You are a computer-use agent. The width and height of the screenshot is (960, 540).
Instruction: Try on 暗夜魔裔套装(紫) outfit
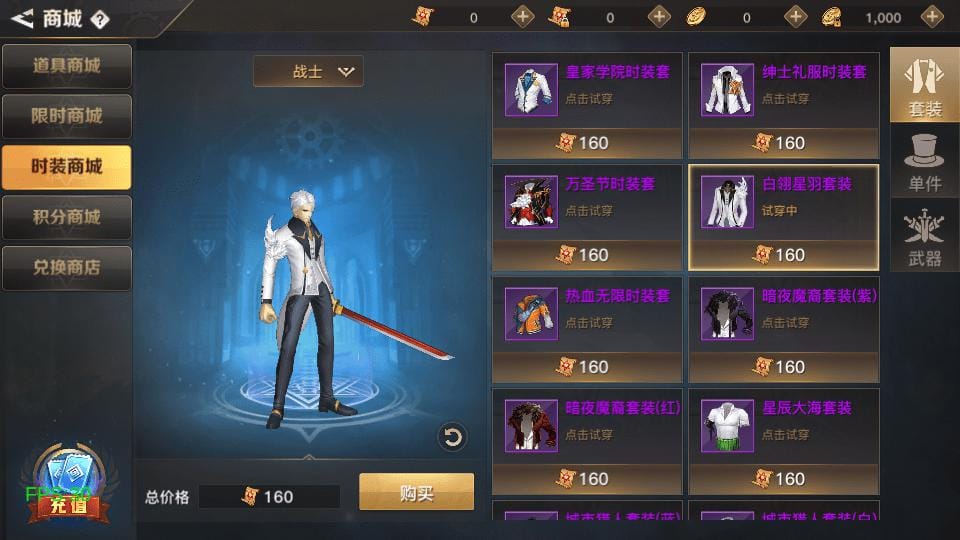(x=783, y=316)
